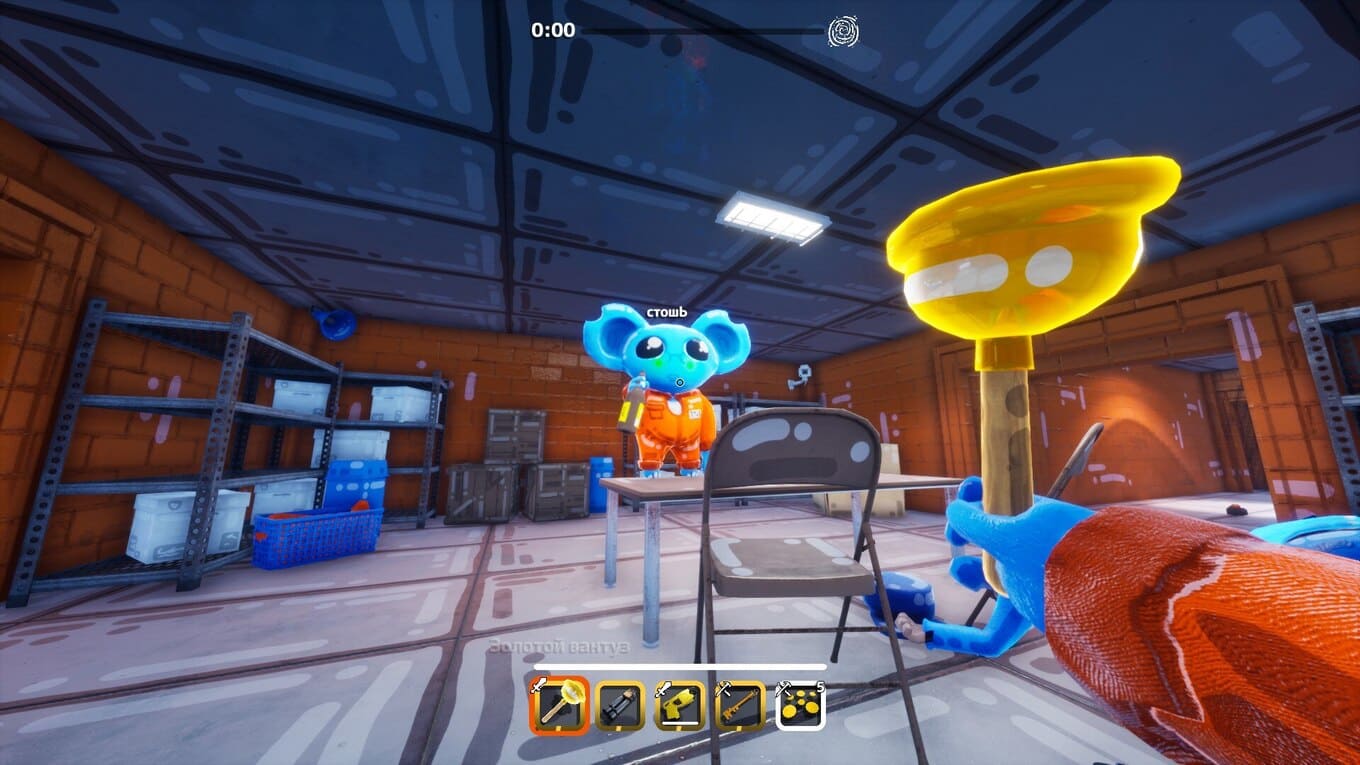Select the golden plunger hotbar slot

pyautogui.click(x=559, y=706)
